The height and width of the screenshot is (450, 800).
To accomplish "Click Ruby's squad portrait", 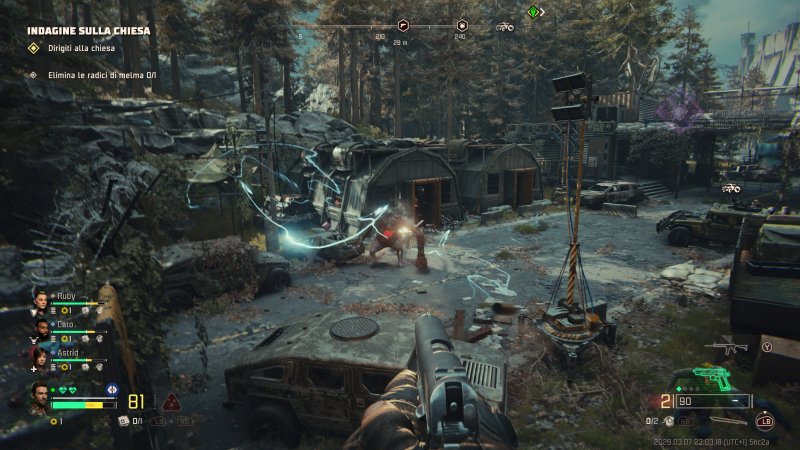I will pos(41,299).
